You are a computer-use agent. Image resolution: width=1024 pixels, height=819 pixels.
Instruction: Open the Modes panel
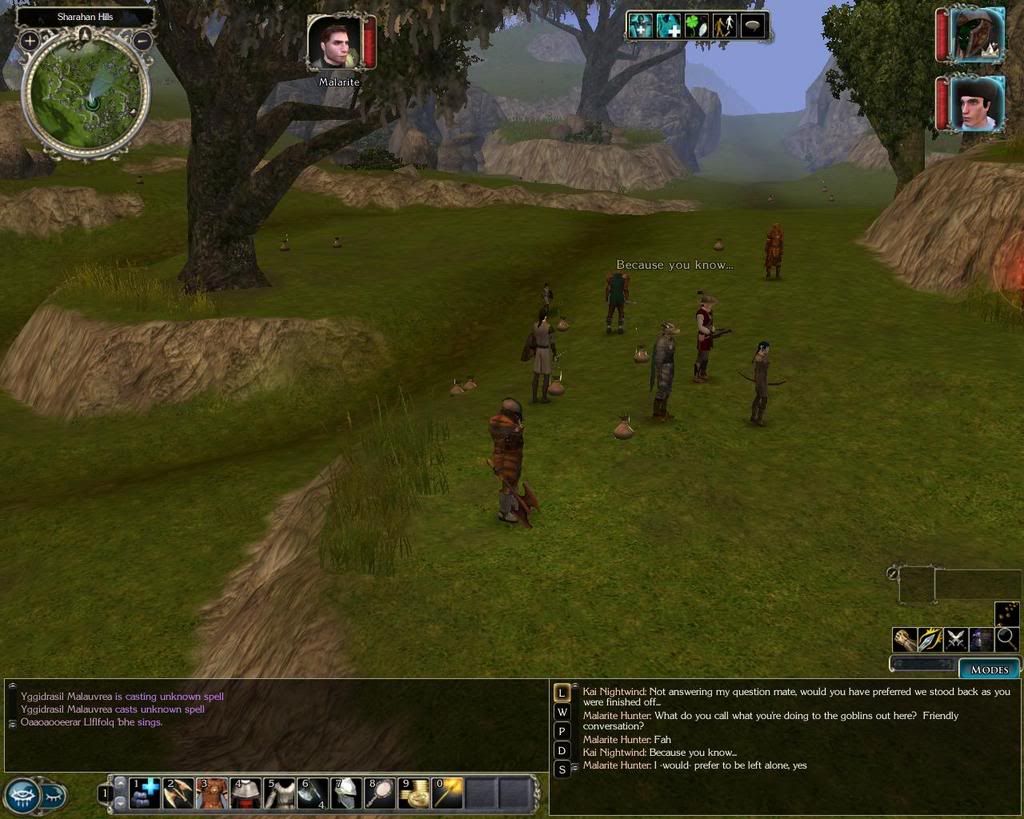(x=989, y=668)
